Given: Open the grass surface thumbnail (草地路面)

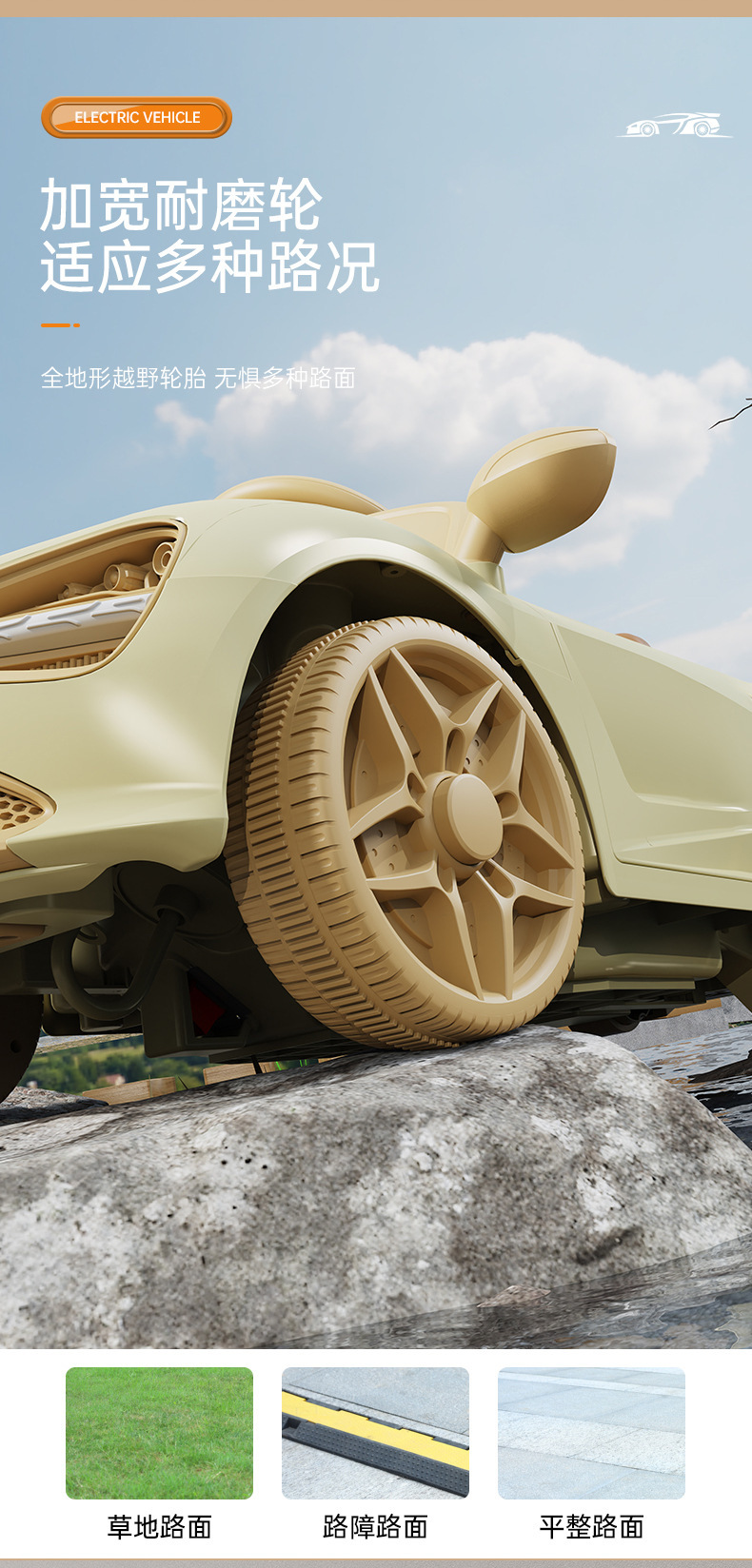Looking at the screenshot, I should (x=159, y=1433).
